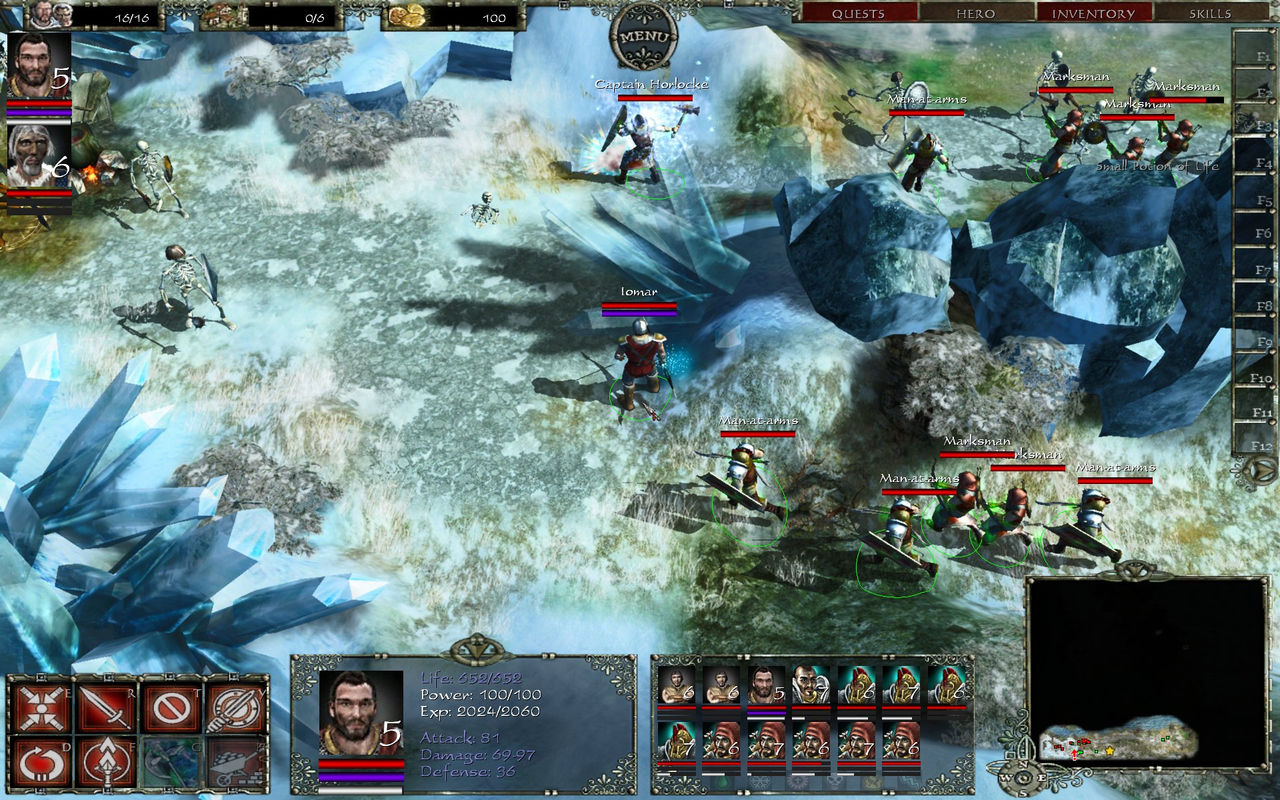The width and height of the screenshot is (1280, 800).
Task: Activate the sword-and-shield defend command
Action: 236,708
